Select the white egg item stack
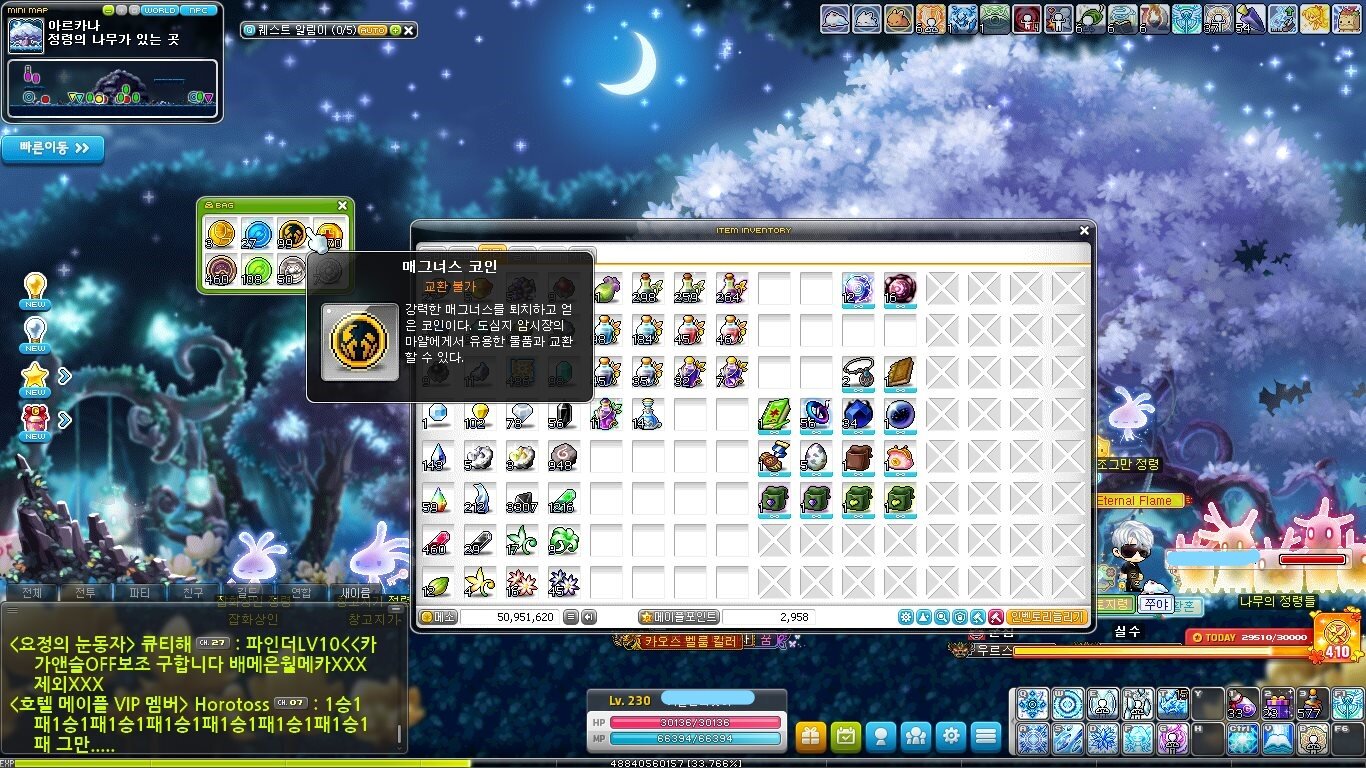The width and height of the screenshot is (1366, 768). pyautogui.click(x=817, y=457)
